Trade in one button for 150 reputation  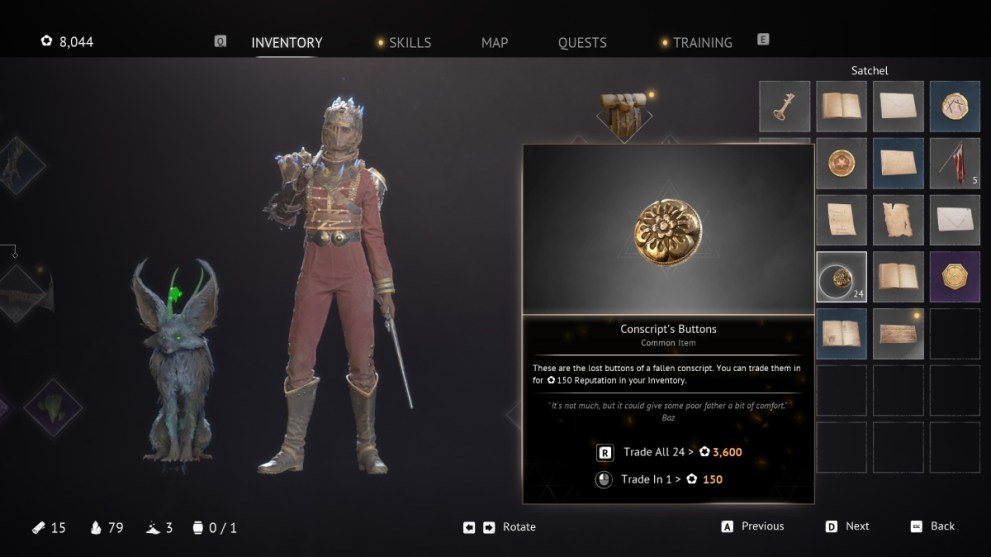point(660,479)
